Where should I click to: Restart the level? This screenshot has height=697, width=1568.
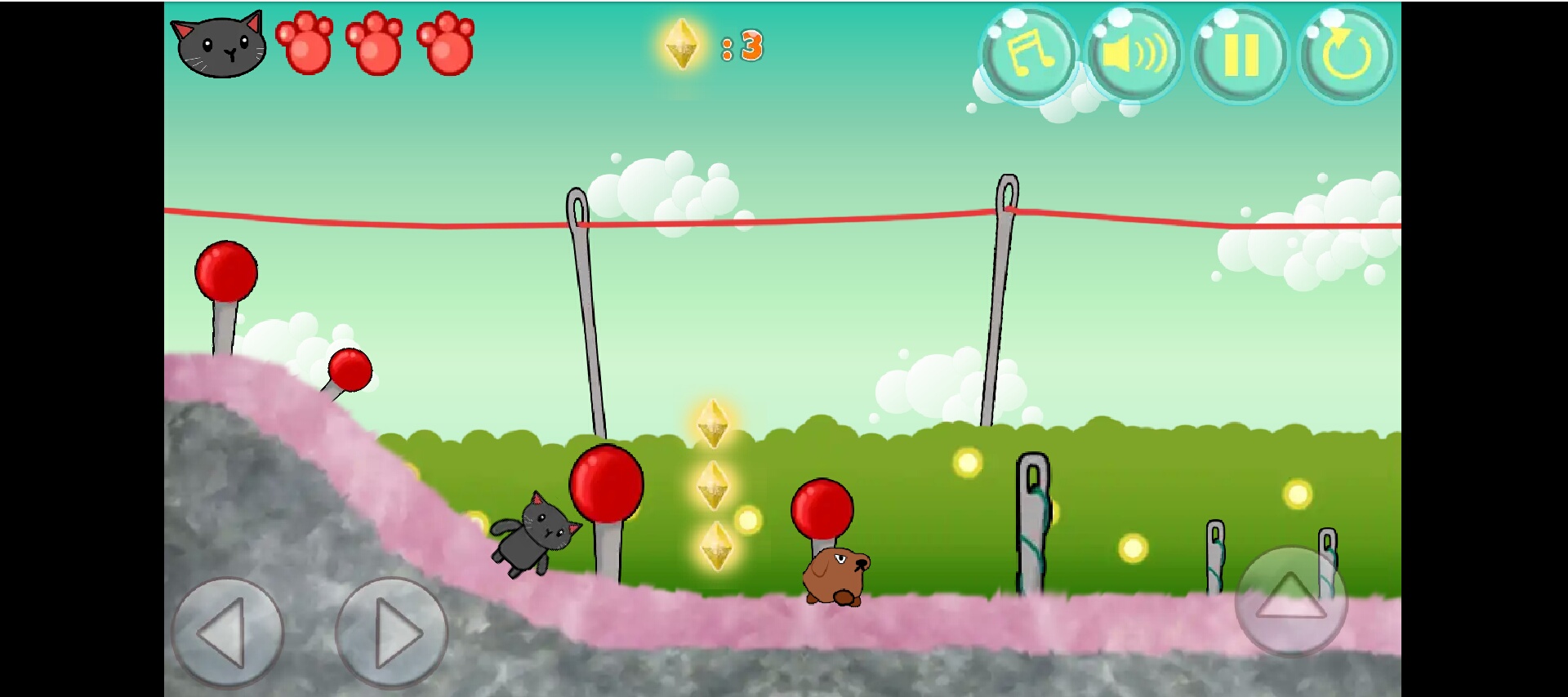point(1345,55)
